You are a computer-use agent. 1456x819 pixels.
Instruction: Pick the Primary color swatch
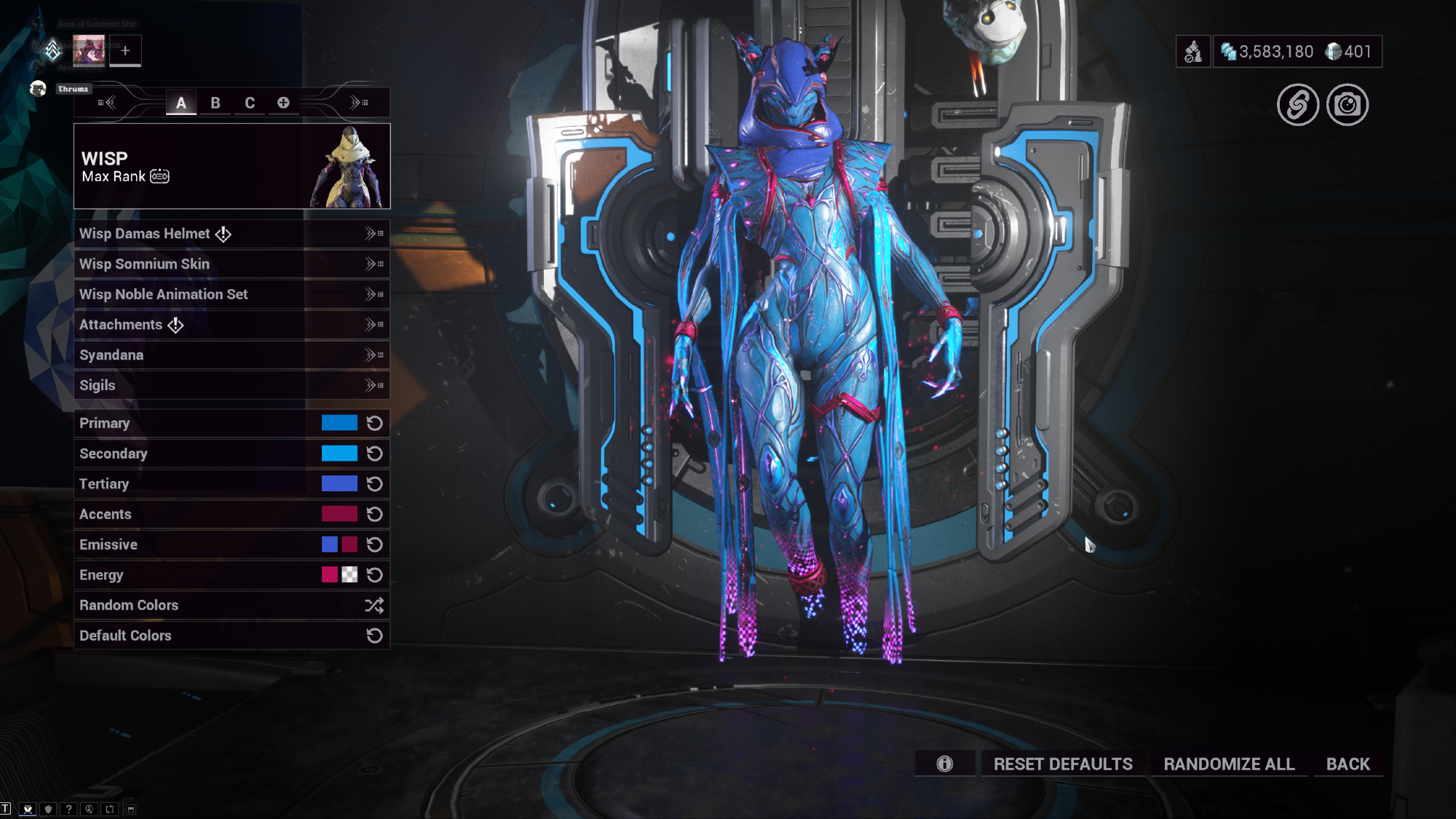[339, 423]
